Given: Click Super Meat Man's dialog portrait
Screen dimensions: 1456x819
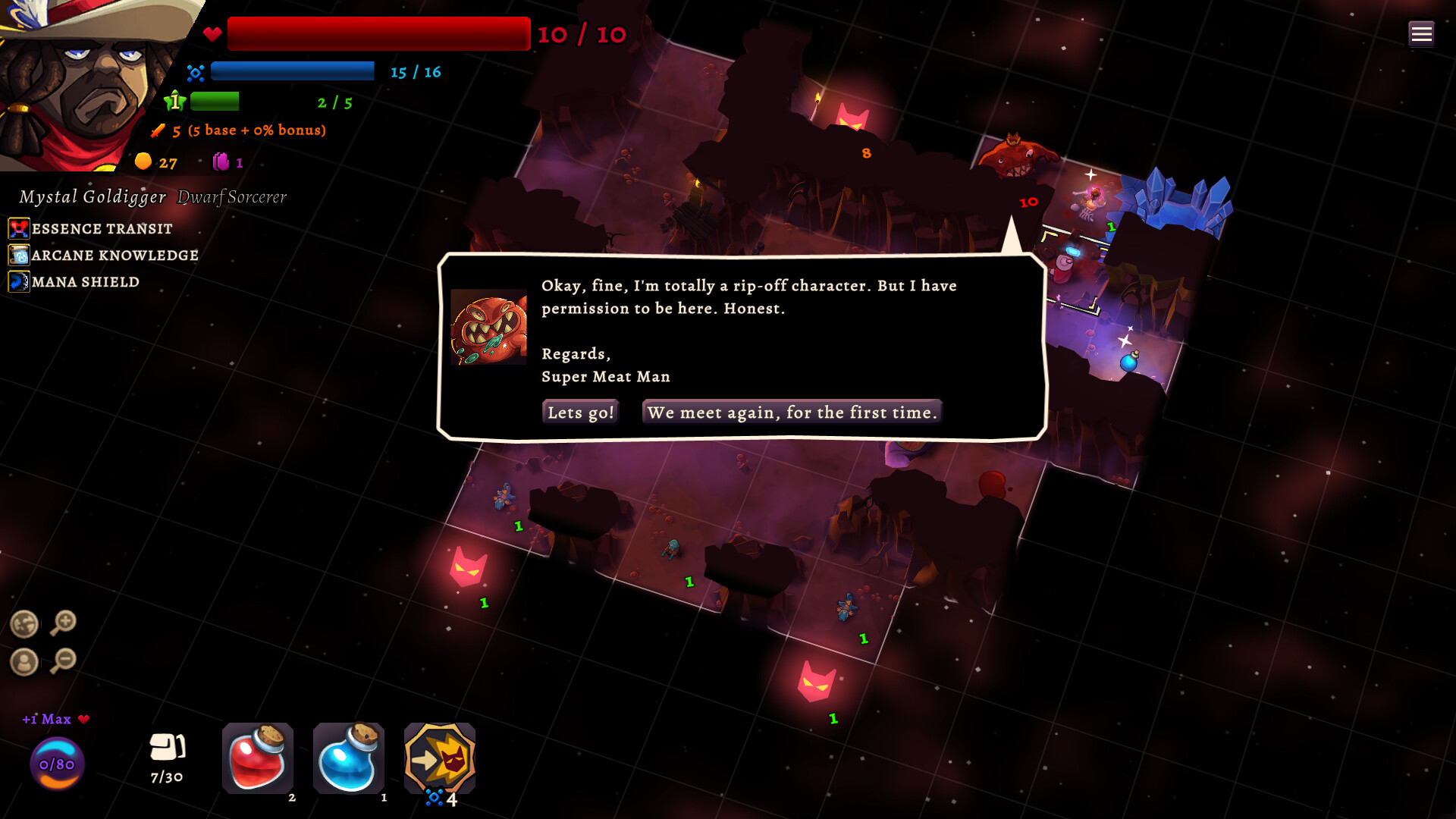Looking at the screenshot, I should click(489, 328).
